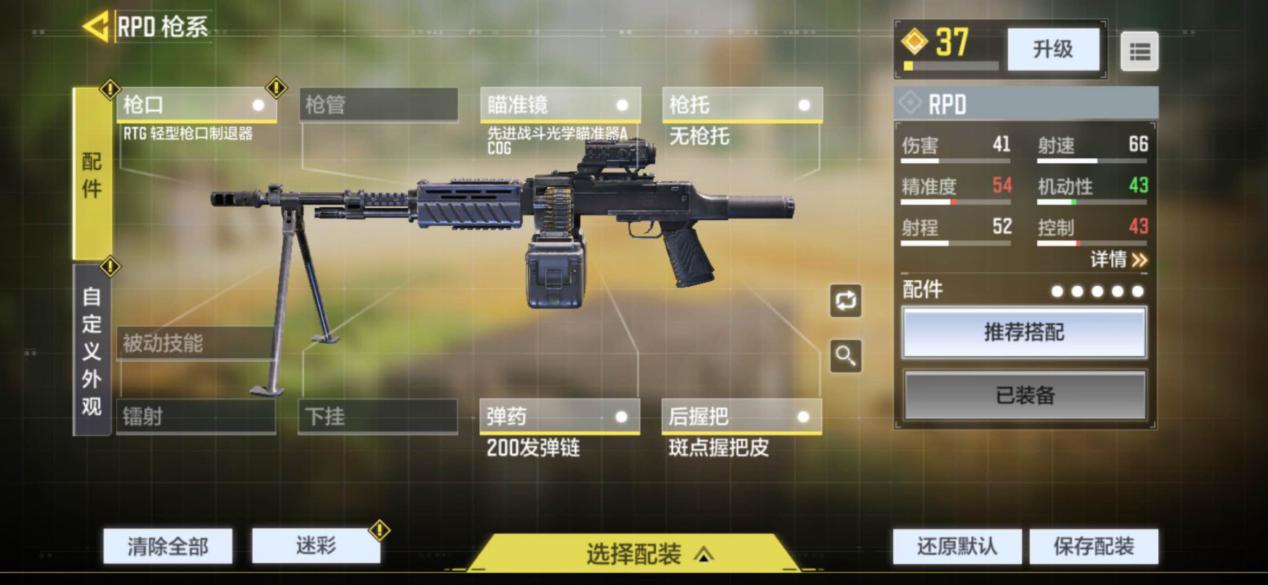Open the list menu icon beside 升级
The image size is (1268, 585).
tap(1139, 52)
